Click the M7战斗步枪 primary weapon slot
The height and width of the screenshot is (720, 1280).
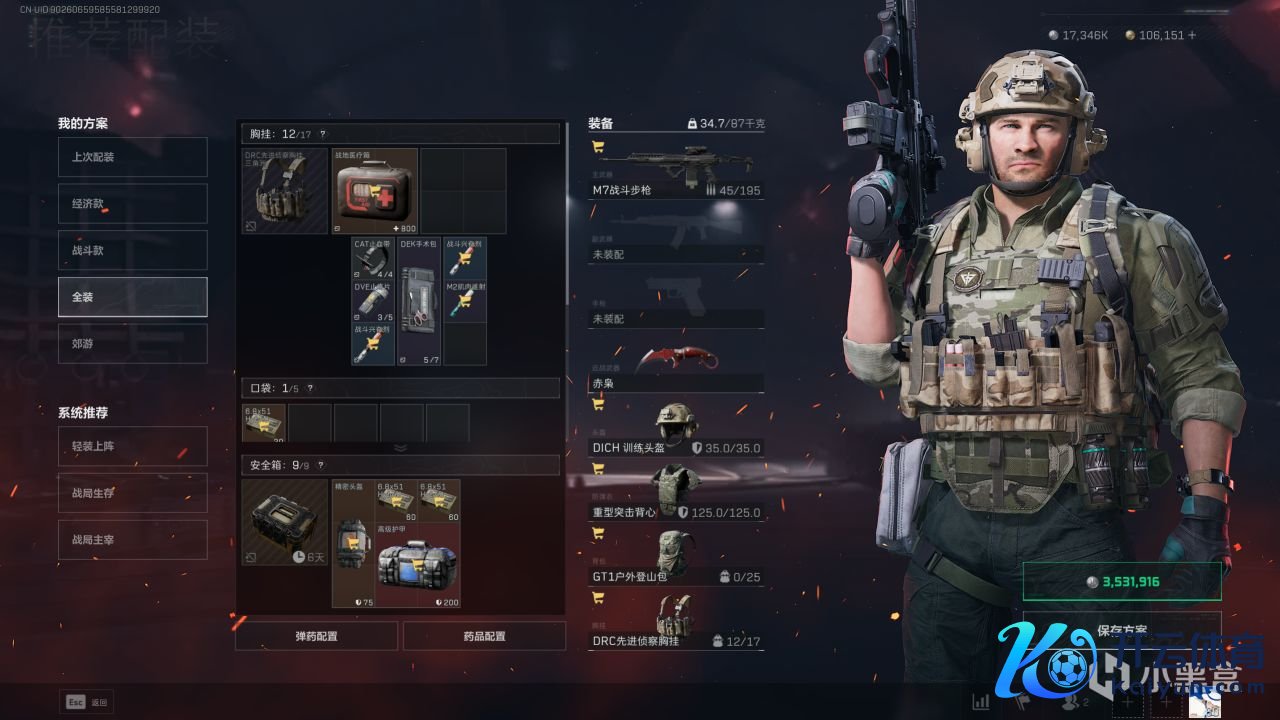(675, 168)
